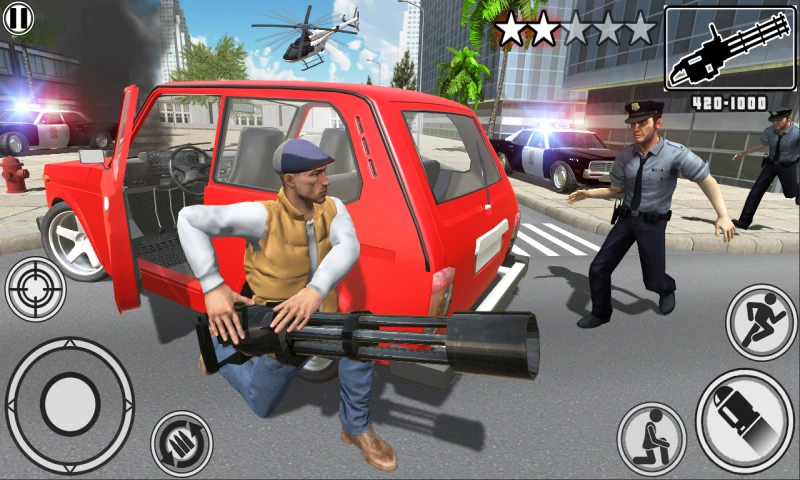Viewport: 800px width, 480px height.
Task: Toggle the sprint running-man button
Action: coord(760,322)
